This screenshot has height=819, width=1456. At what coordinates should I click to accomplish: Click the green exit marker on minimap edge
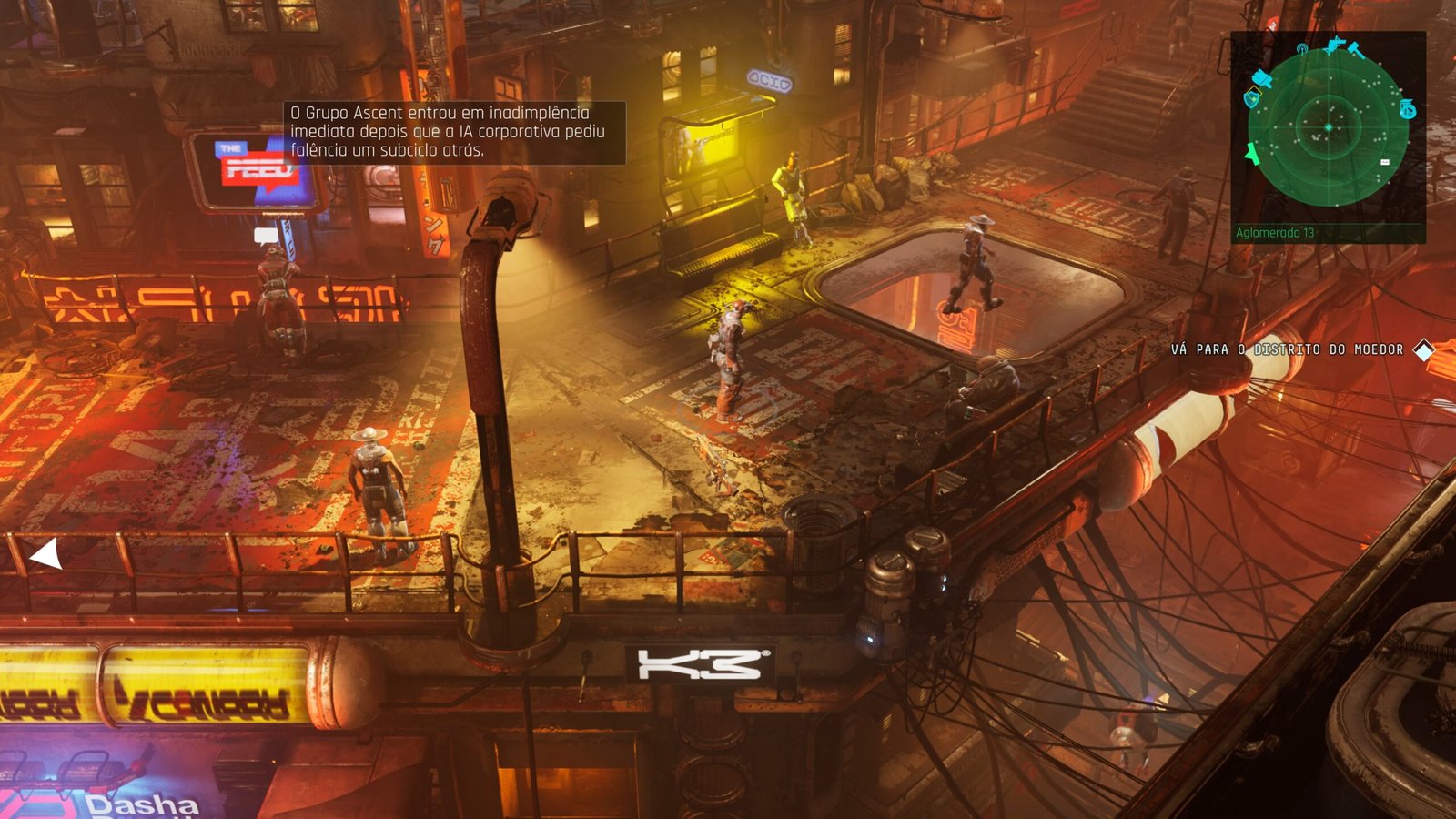pyautogui.click(x=1252, y=153)
